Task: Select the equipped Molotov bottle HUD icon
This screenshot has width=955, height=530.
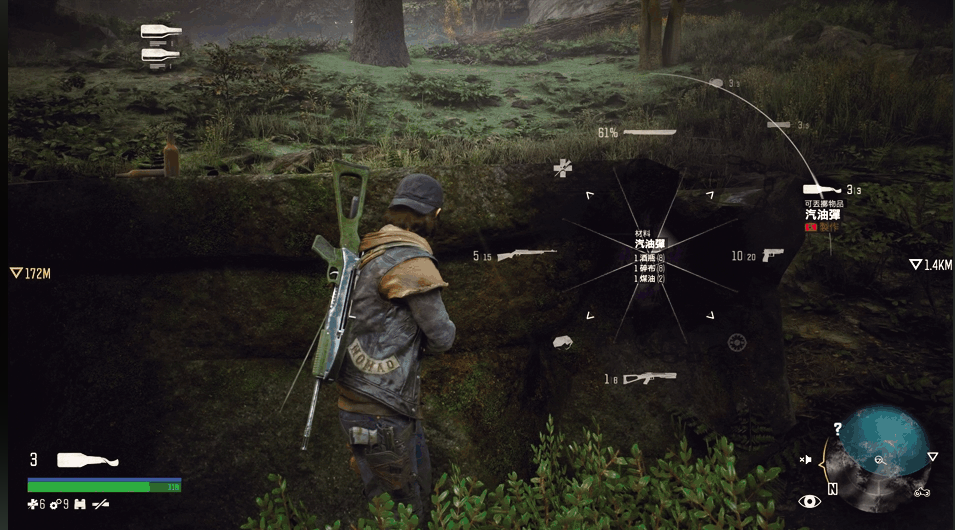Action: coord(87,460)
